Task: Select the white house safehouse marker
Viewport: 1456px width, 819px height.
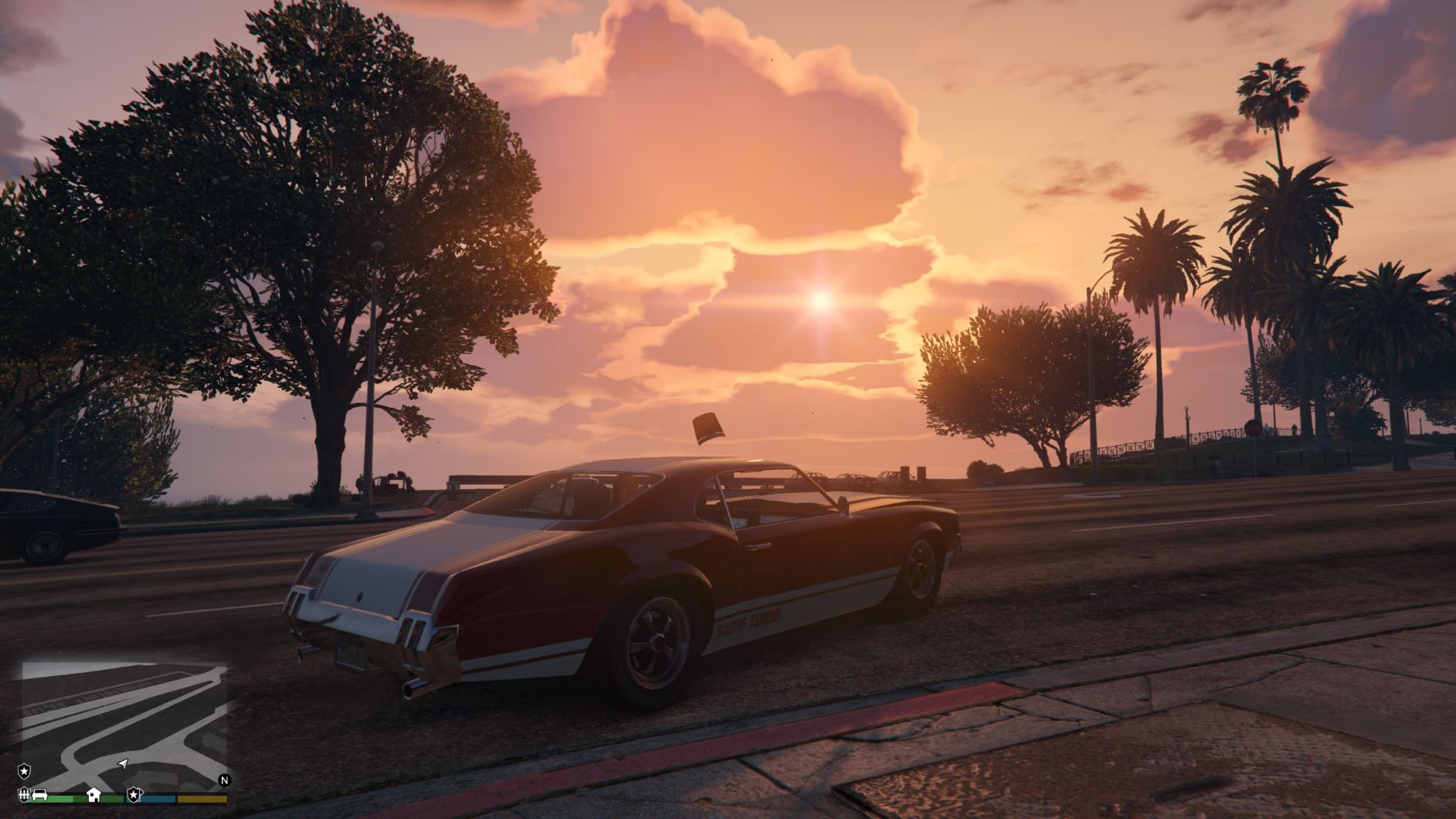Action: 93,794
